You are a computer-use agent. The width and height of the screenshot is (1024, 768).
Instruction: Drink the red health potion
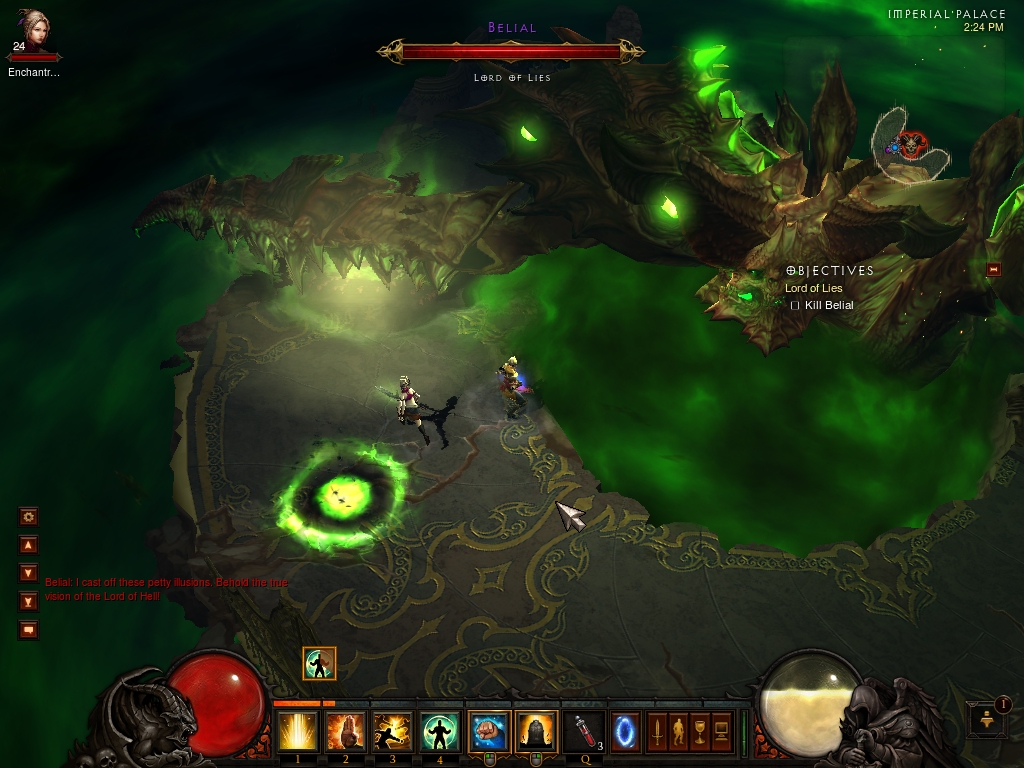tap(582, 731)
